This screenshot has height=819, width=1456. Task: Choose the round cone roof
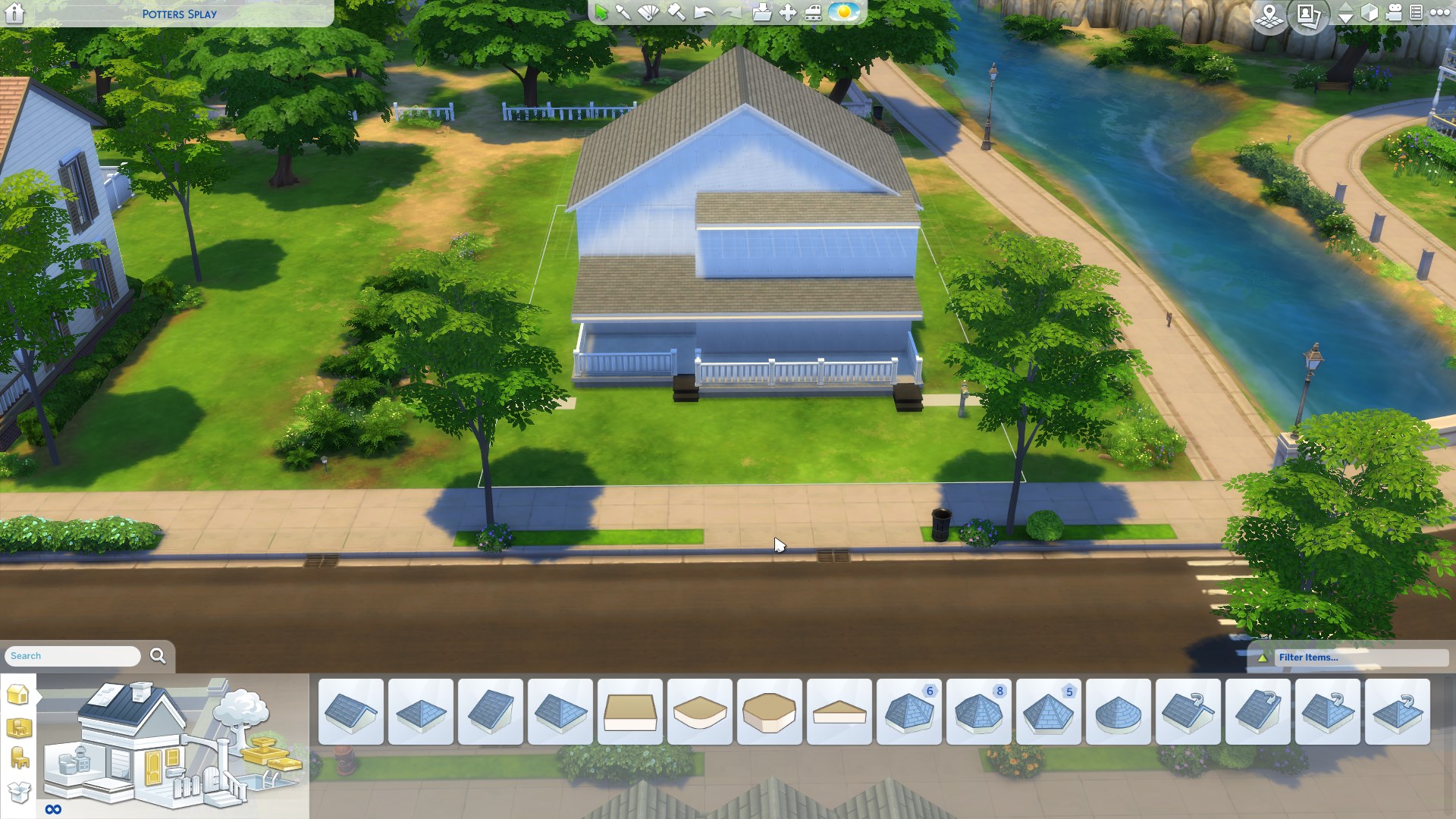click(1118, 712)
